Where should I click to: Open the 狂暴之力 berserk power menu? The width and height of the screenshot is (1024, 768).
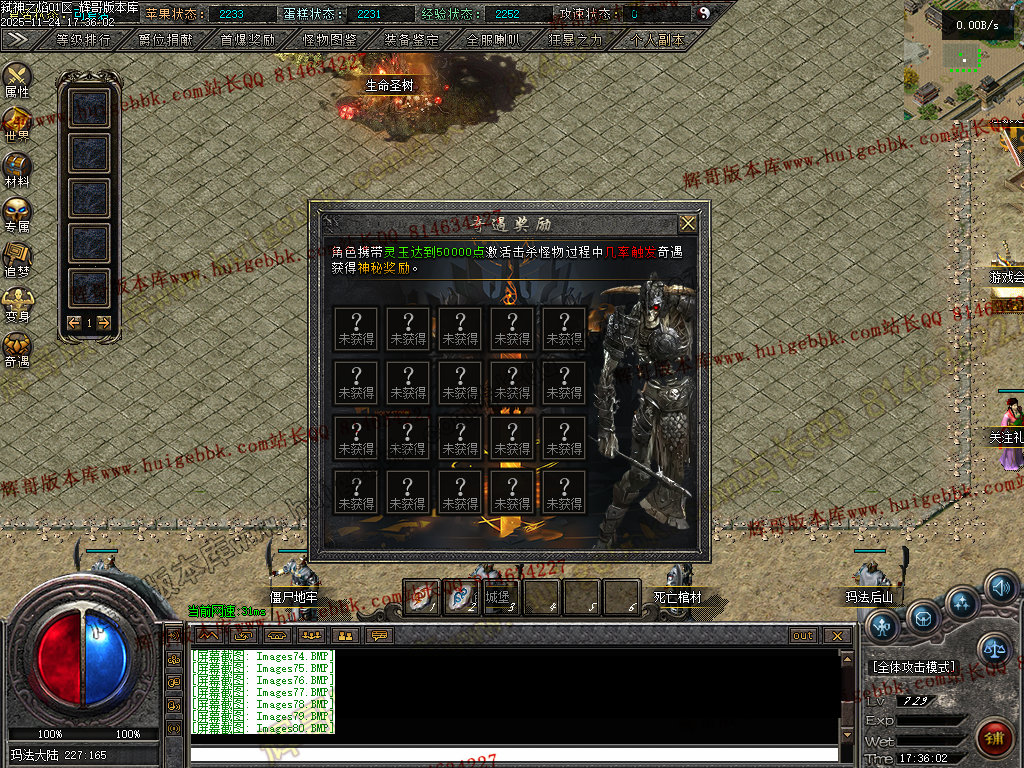[576, 40]
